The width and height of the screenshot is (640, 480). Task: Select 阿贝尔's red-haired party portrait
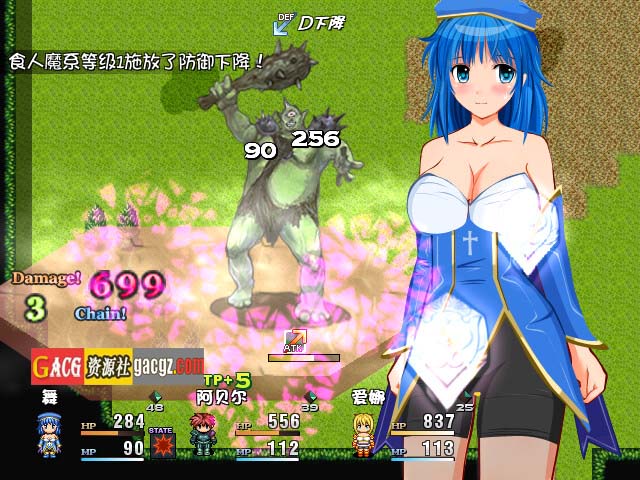(204, 434)
